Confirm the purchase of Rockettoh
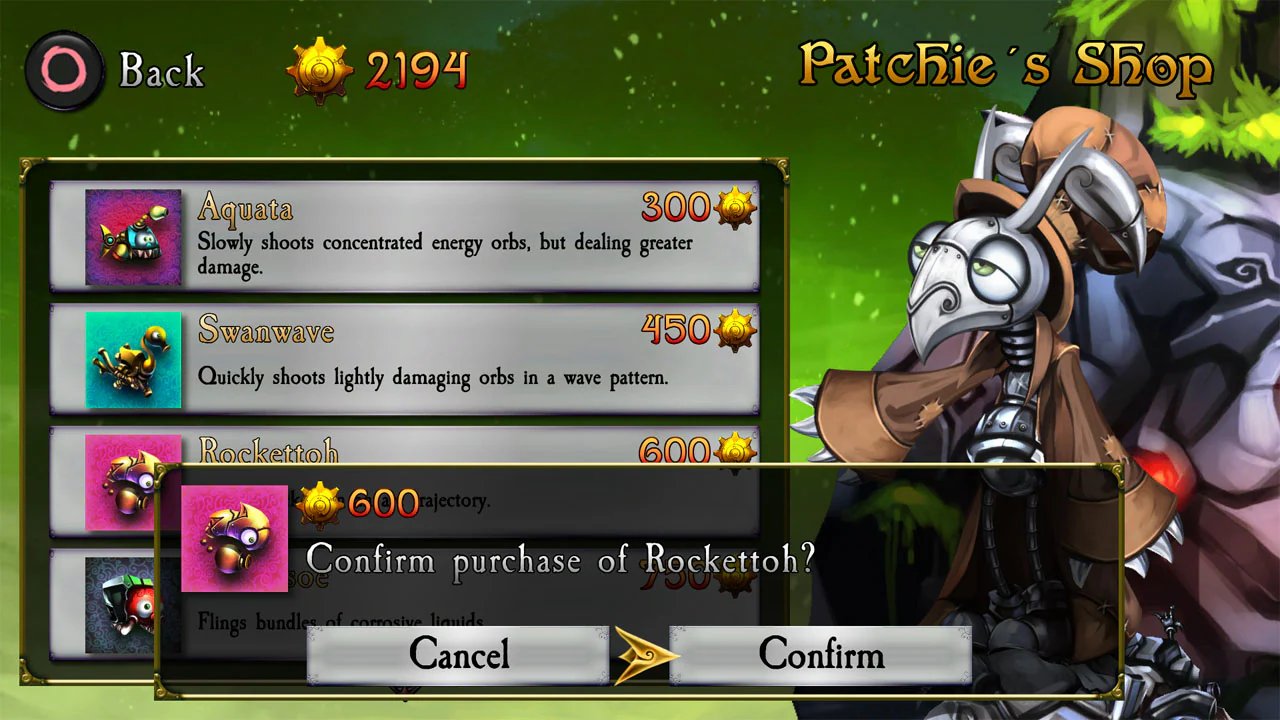Viewport: 1280px width, 720px height. (x=822, y=655)
